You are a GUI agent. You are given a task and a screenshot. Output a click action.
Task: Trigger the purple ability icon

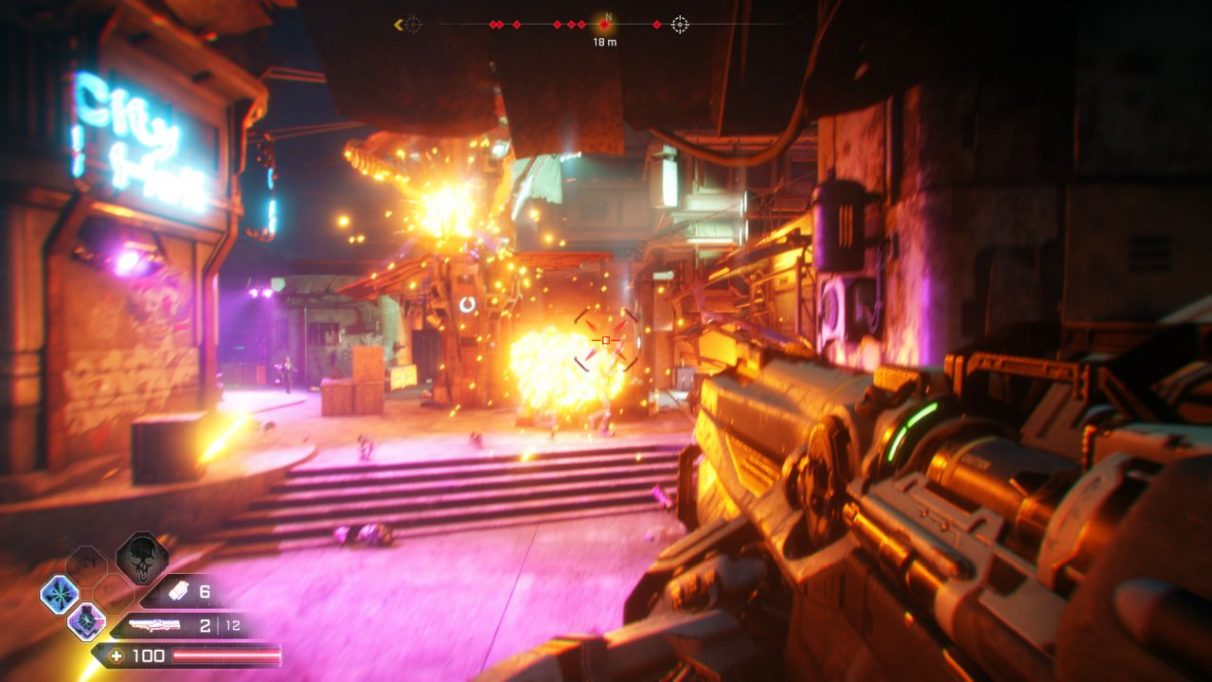tap(86, 622)
